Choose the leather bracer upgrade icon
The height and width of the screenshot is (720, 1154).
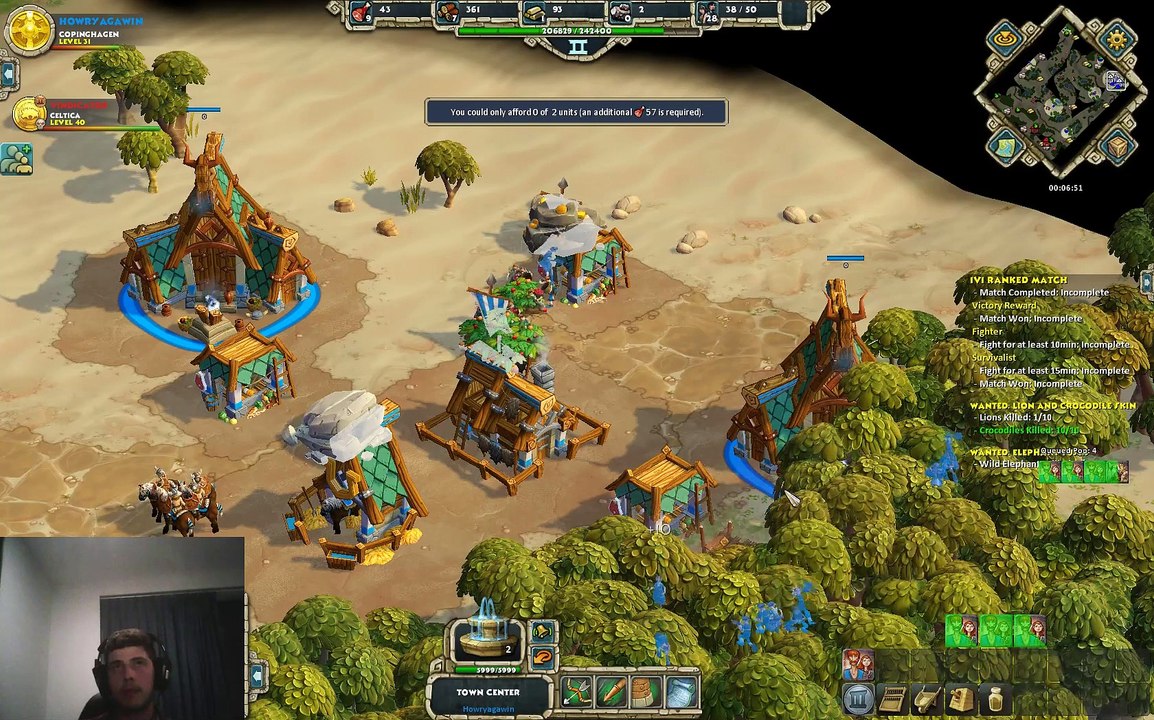pos(645,691)
